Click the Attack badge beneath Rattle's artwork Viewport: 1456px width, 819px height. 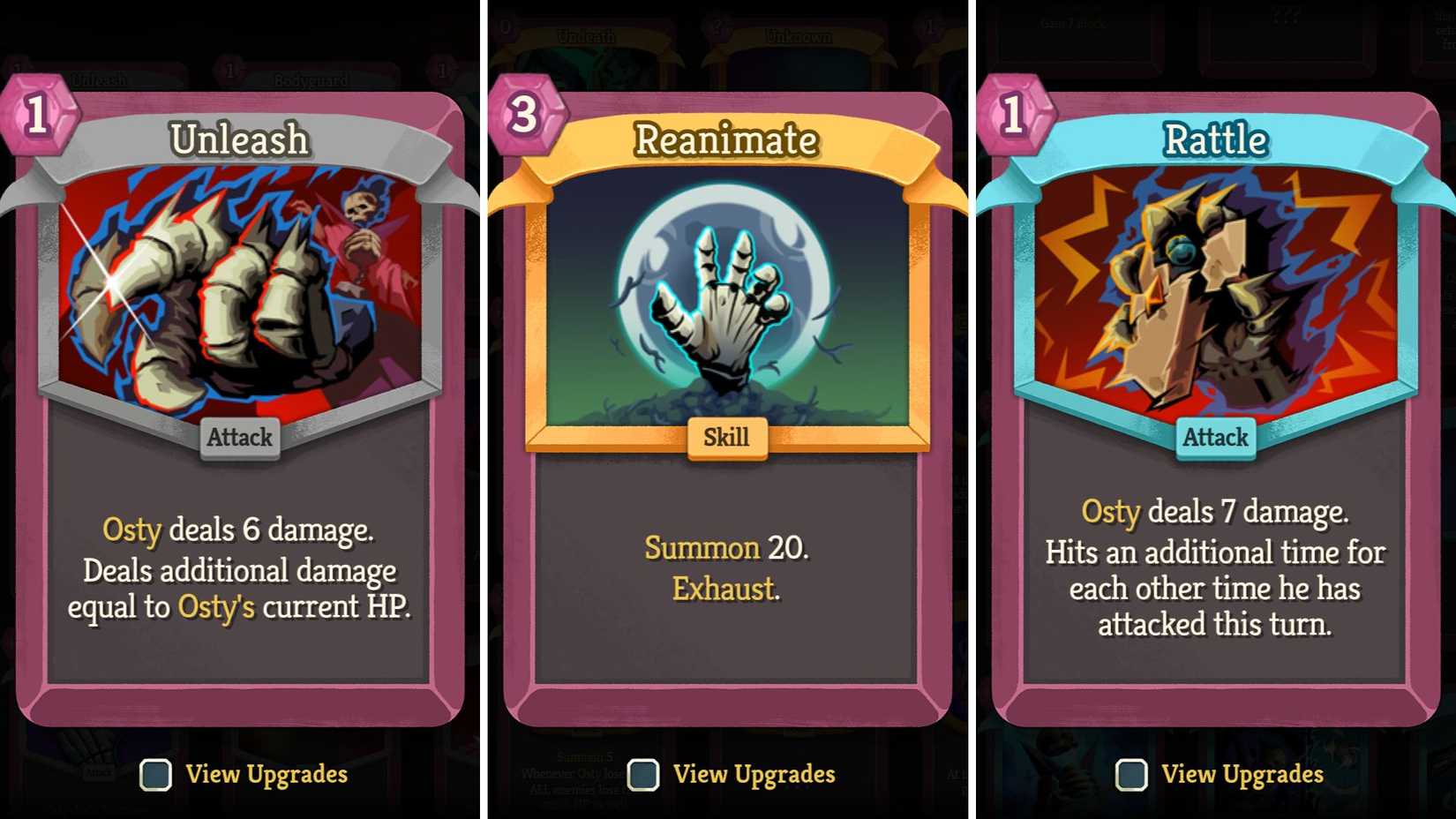coord(1215,436)
